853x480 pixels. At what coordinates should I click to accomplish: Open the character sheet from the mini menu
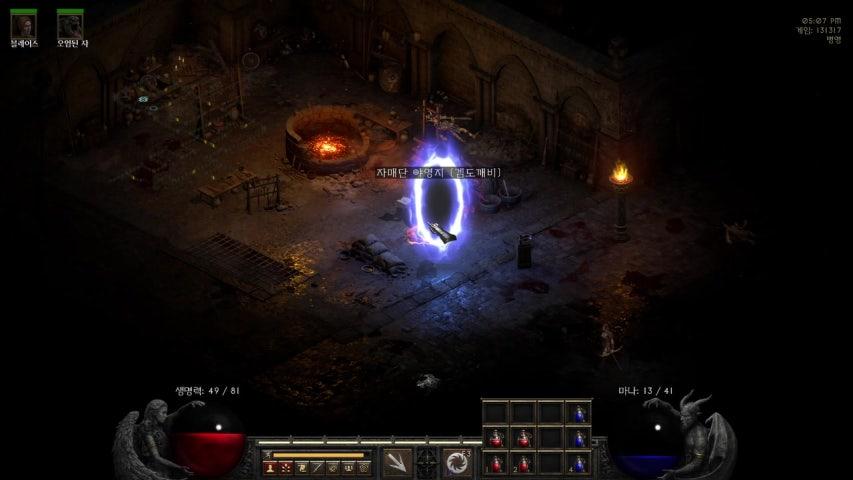(x=270, y=468)
